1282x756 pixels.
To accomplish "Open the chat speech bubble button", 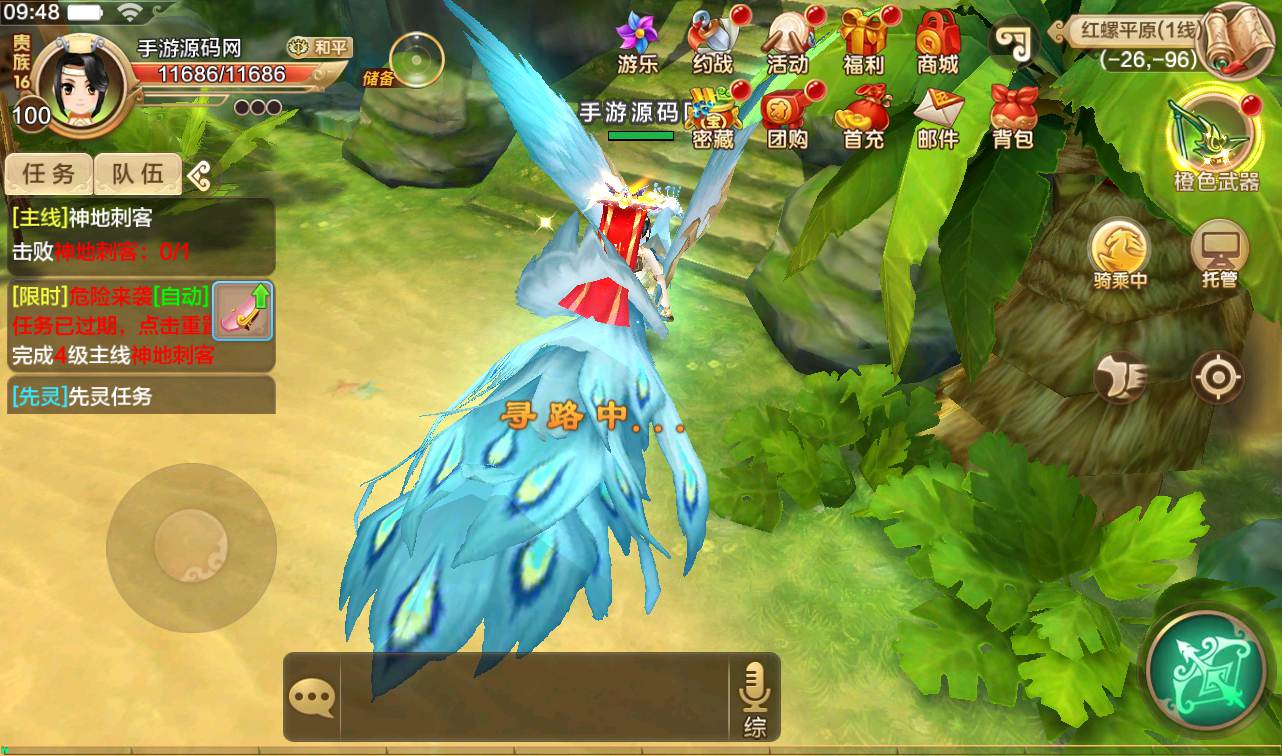I will [311, 698].
